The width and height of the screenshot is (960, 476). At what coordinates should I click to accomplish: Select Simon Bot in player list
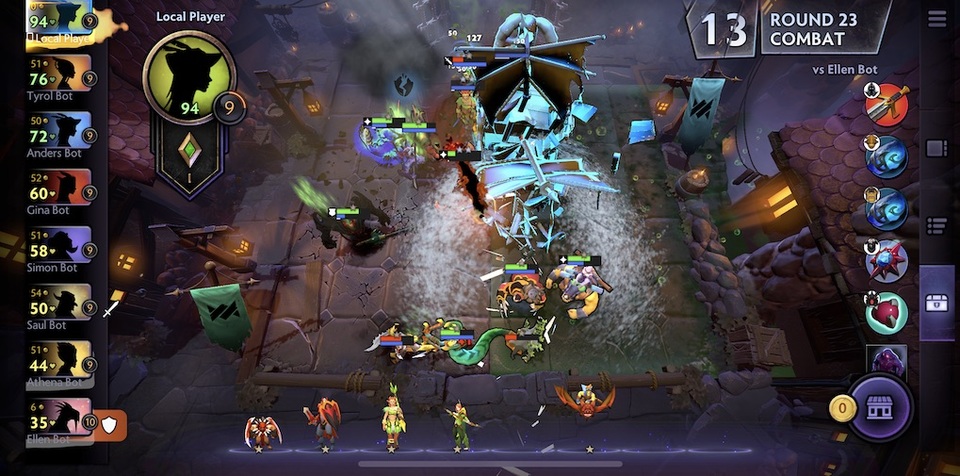click(60, 246)
